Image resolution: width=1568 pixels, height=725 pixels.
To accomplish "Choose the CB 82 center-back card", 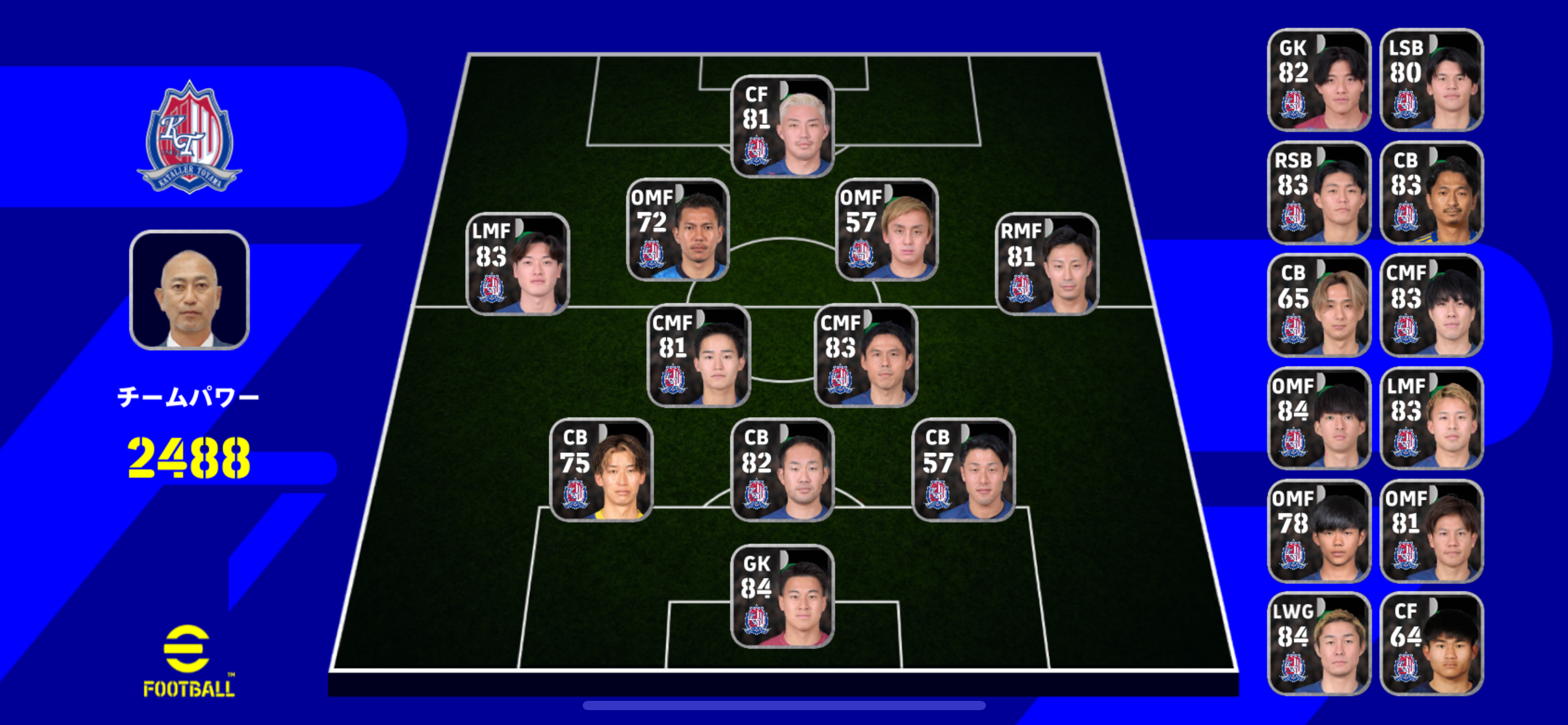I will point(782,470).
